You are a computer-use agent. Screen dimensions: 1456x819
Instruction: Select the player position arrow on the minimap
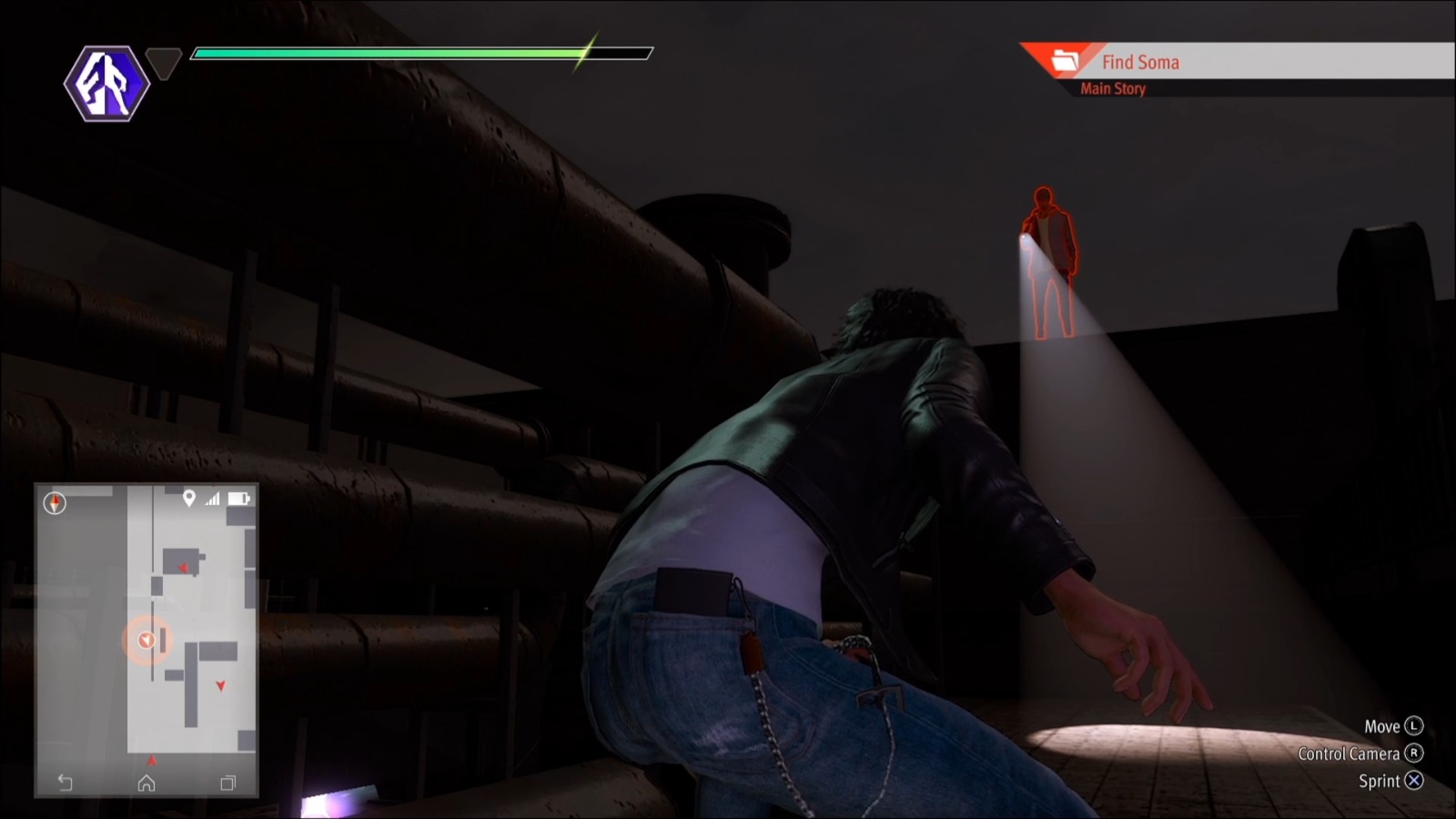[146, 640]
